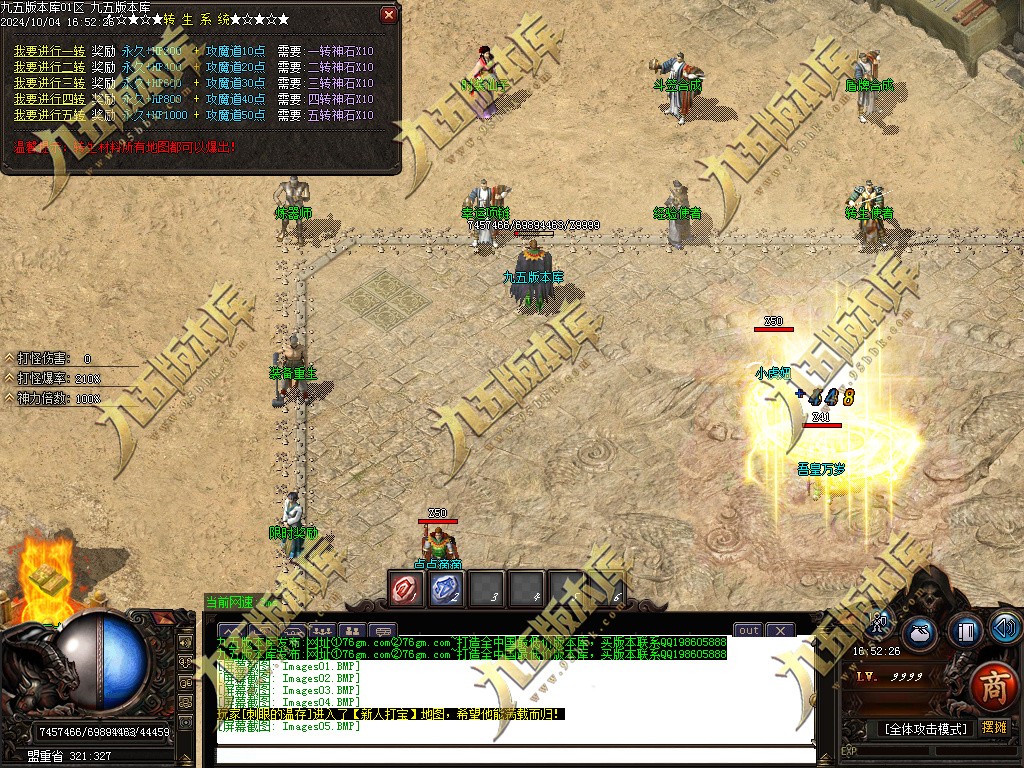The width and height of the screenshot is (1024, 768).
Task: Select the 我要进行二转 link
Action: pos(49,67)
